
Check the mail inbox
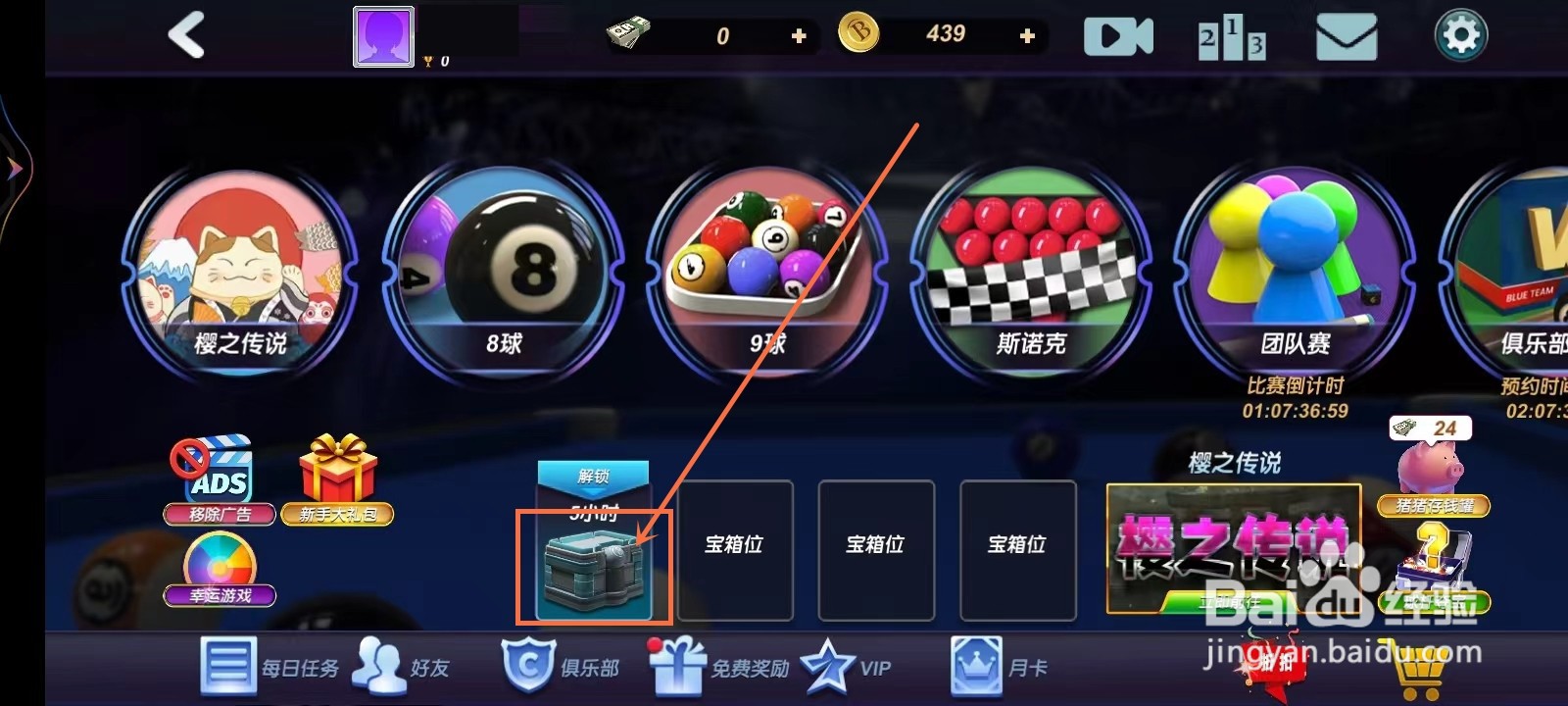[1346, 37]
